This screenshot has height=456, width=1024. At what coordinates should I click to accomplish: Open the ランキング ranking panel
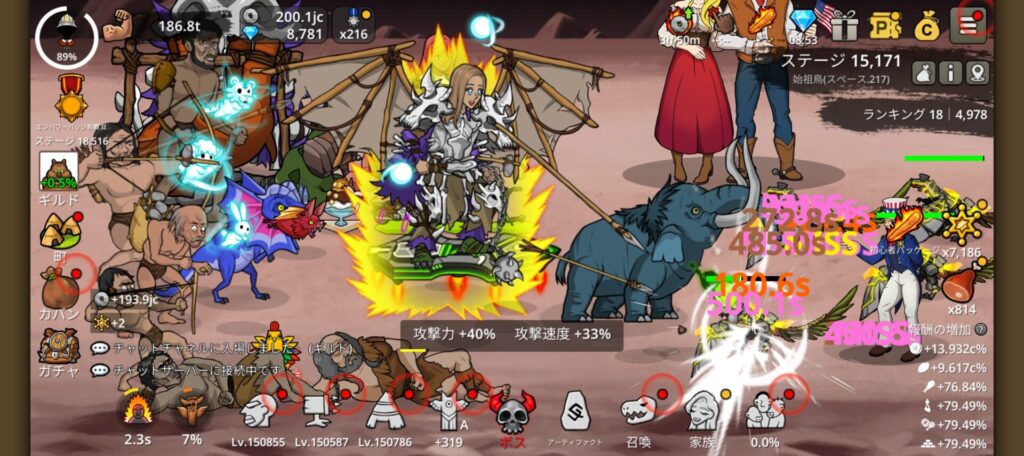[x=925, y=115]
